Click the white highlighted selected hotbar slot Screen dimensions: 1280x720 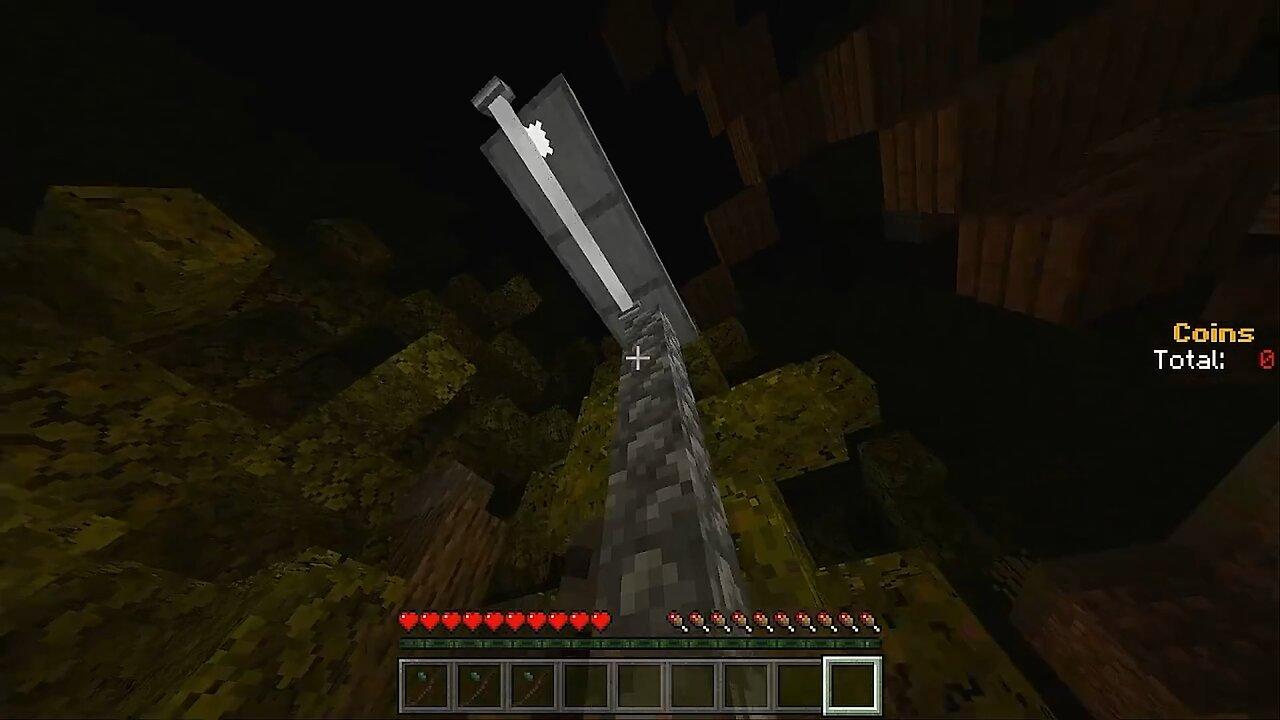850,685
